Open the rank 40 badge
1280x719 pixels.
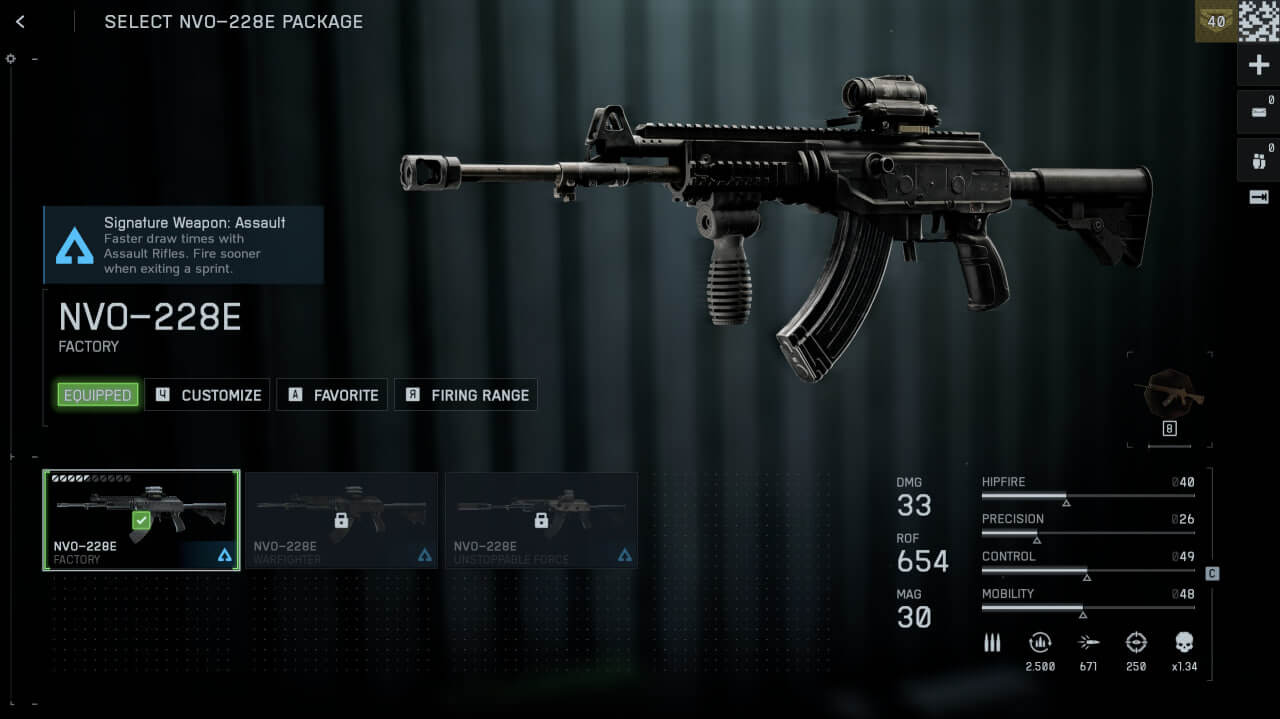[x=1216, y=21]
